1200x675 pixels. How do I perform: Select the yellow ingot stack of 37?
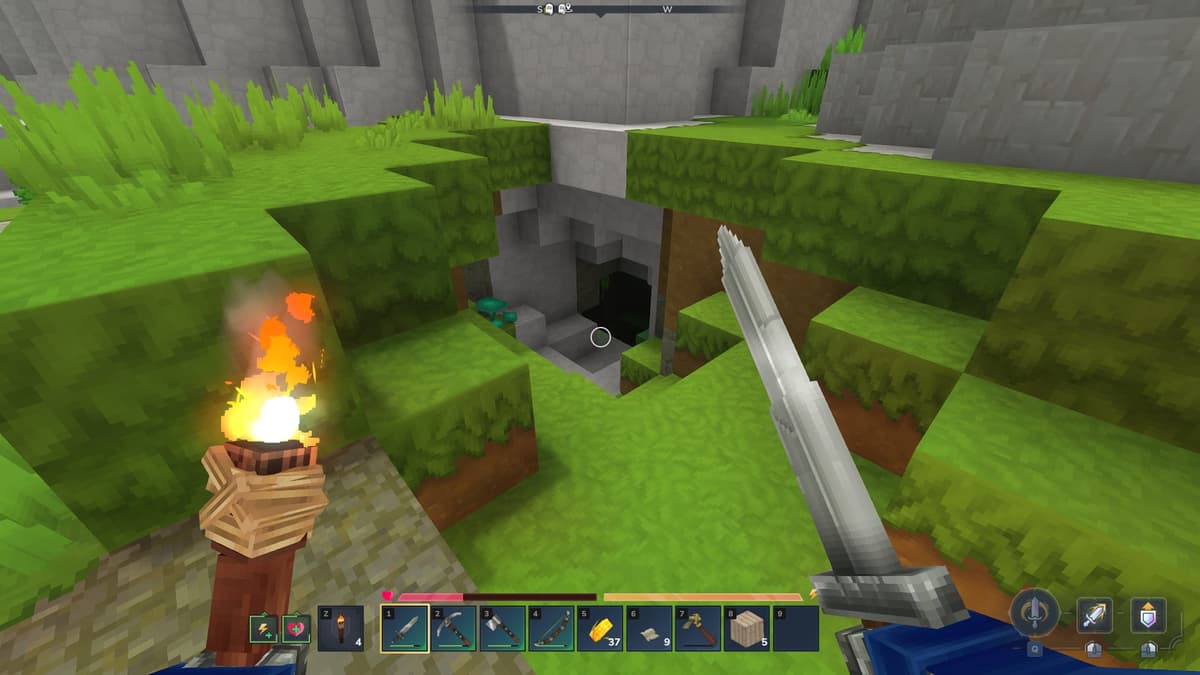point(600,629)
